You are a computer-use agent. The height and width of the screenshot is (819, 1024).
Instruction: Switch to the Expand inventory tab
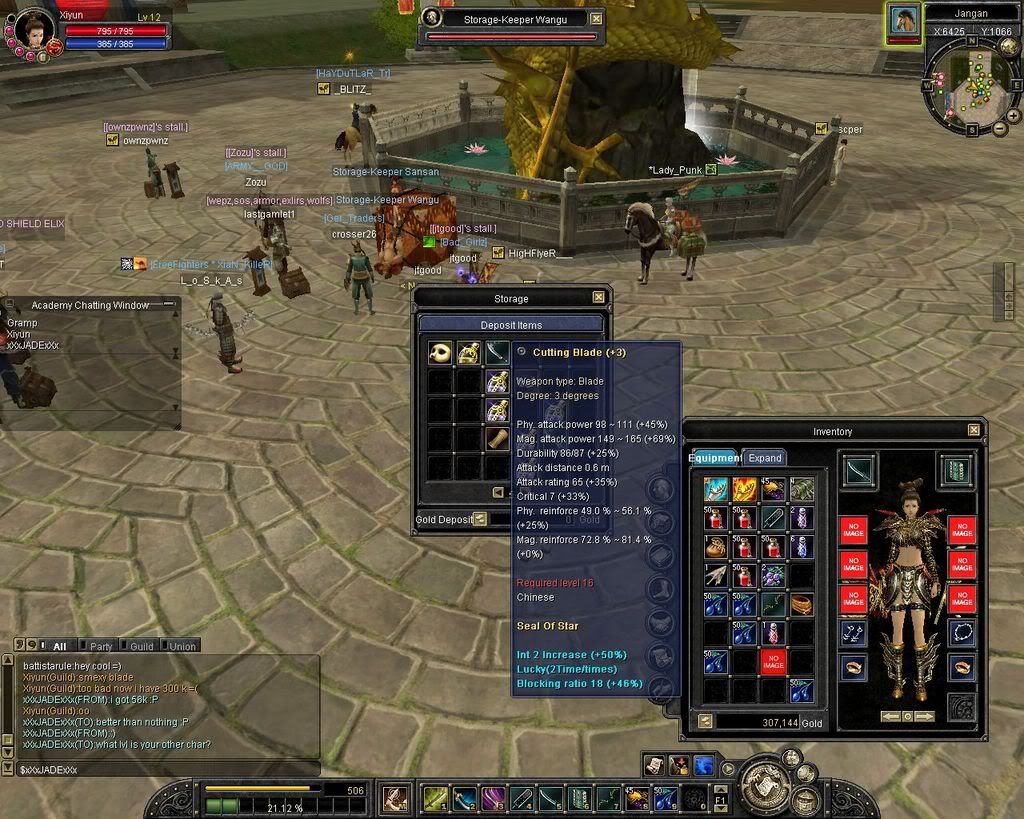pyautogui.click(x=765, y=458)
